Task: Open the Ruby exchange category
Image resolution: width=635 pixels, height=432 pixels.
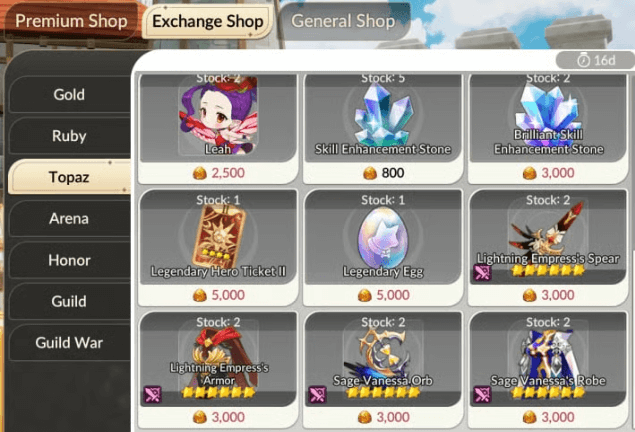Action: pos(69,136)
